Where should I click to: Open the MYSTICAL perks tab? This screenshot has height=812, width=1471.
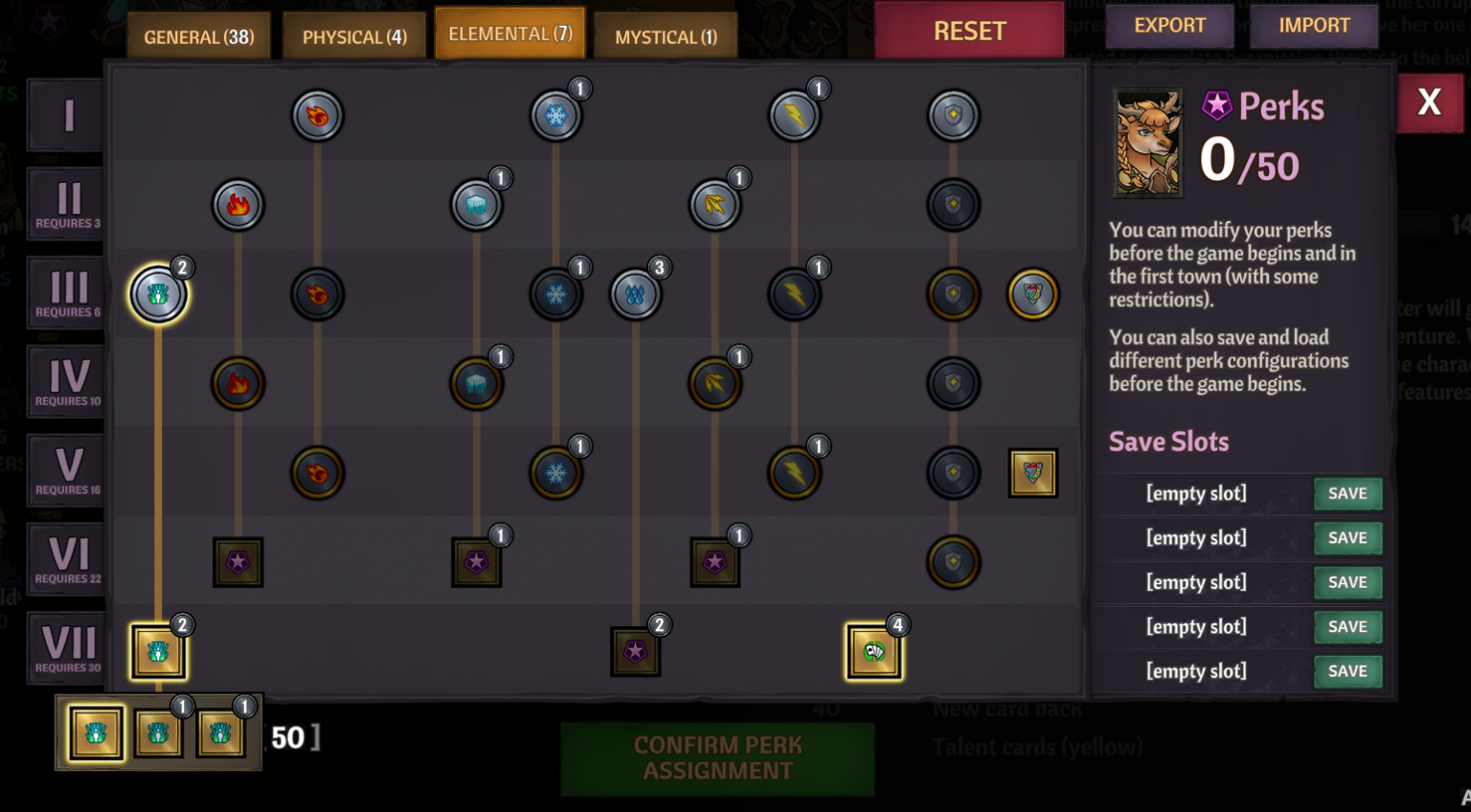[665, 36]
